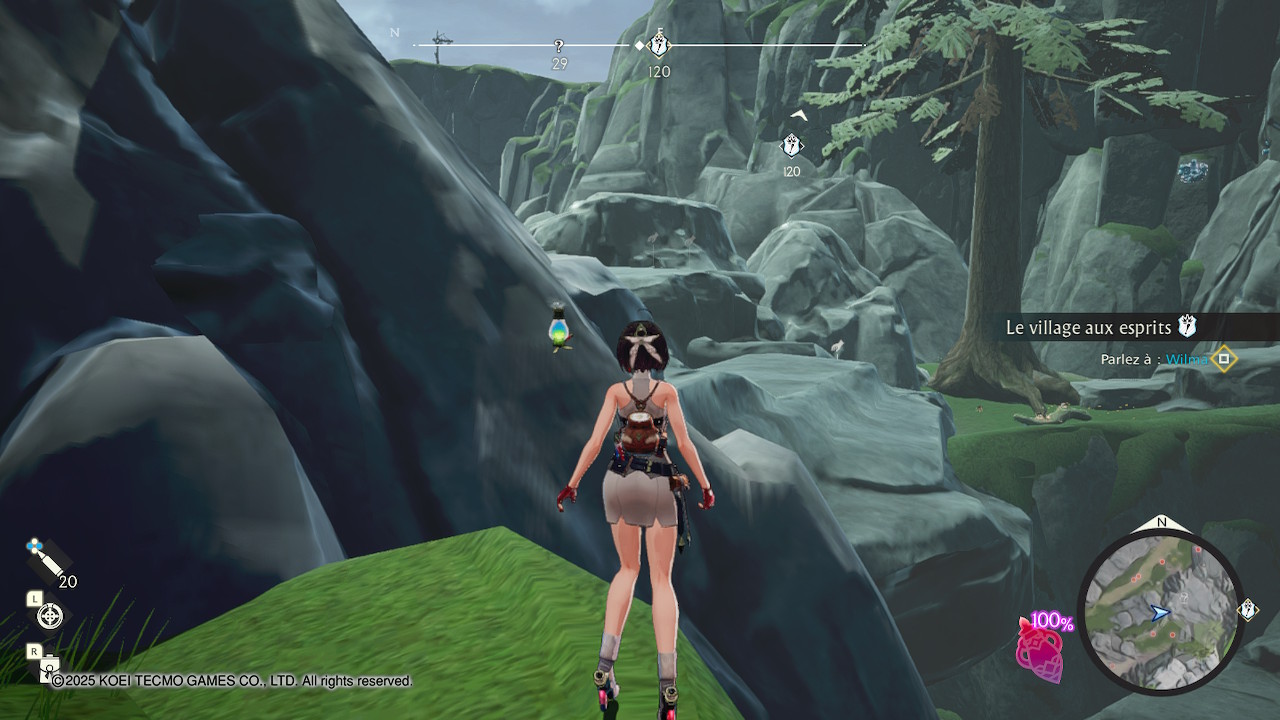Select the quest marker on the compass bar
The height and width of the screenshot is (720, 1280).
point(659,45)
